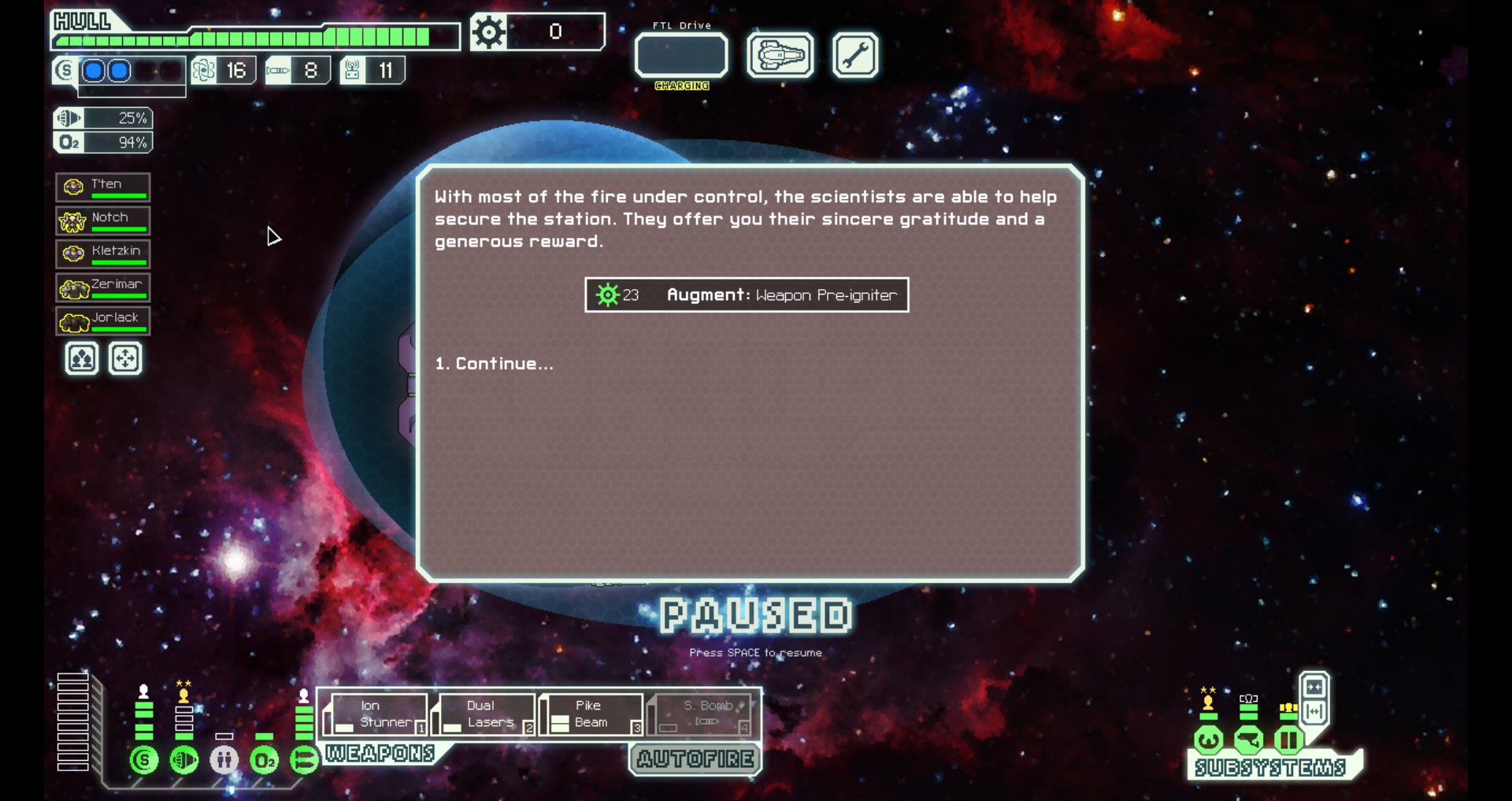Click the medbay system icon

tap(224, 760)
